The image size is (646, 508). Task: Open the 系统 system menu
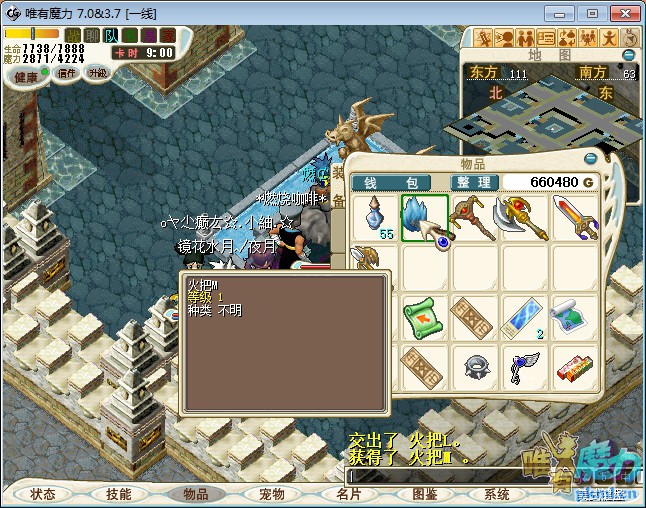point(497,494)
